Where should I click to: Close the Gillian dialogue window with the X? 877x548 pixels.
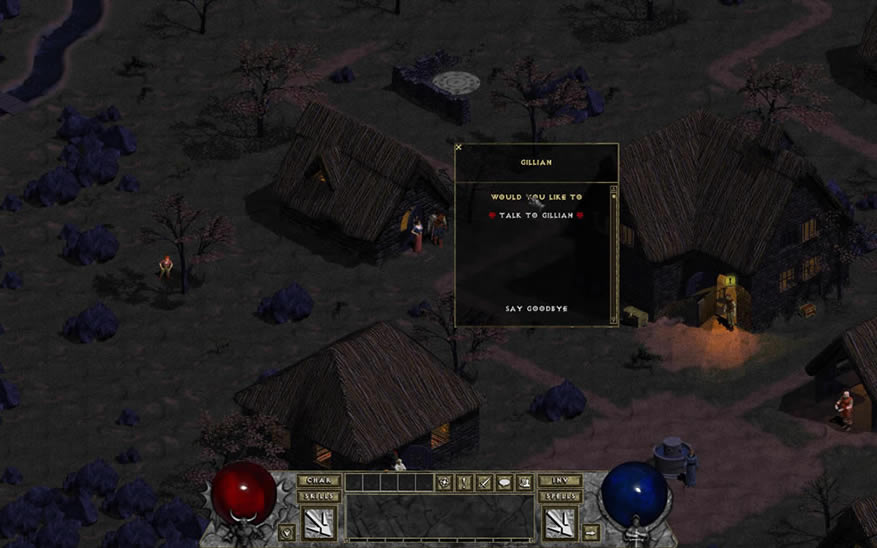coord(459,147)
